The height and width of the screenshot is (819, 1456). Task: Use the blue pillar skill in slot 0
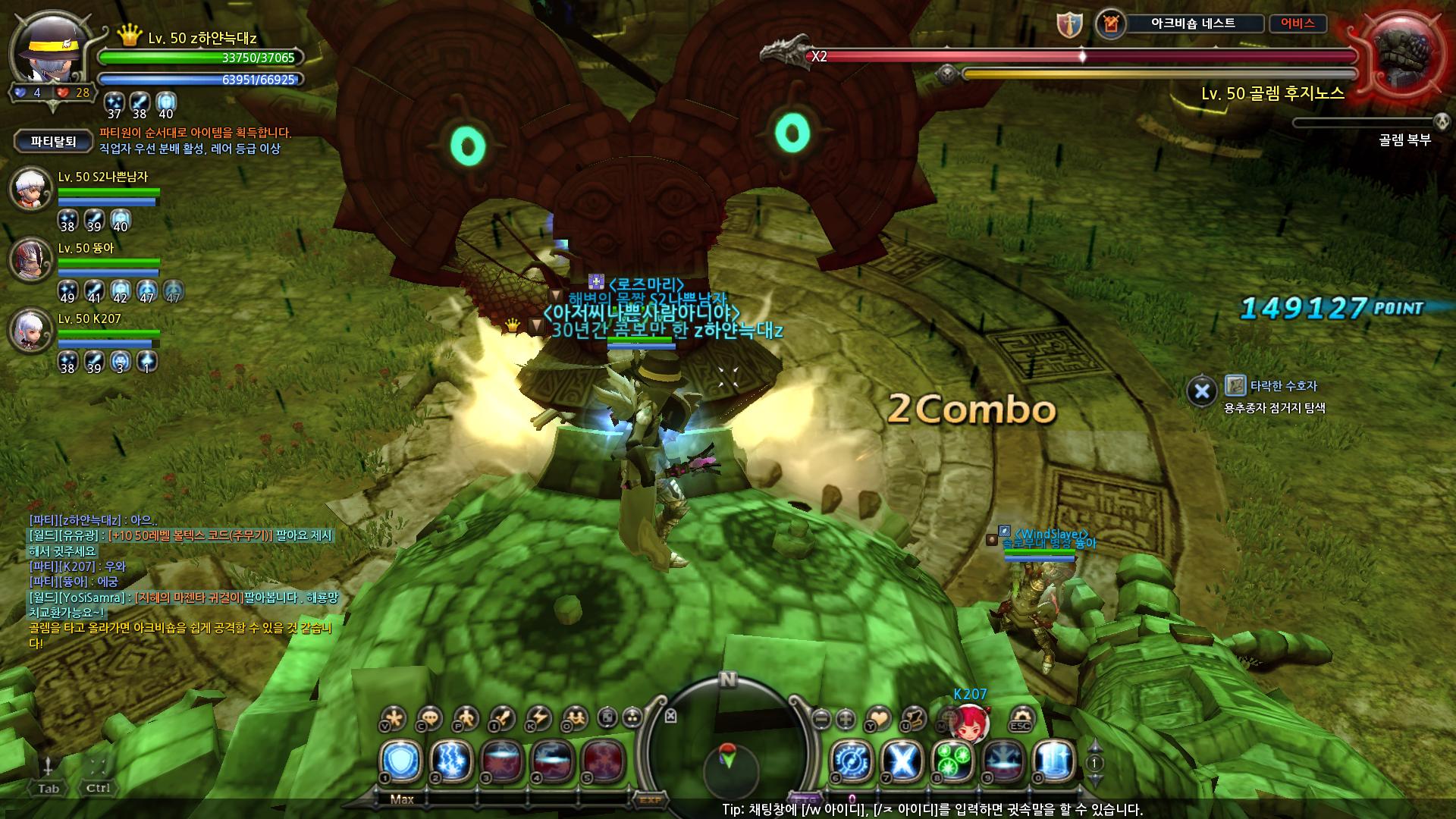pos(1055,761)
